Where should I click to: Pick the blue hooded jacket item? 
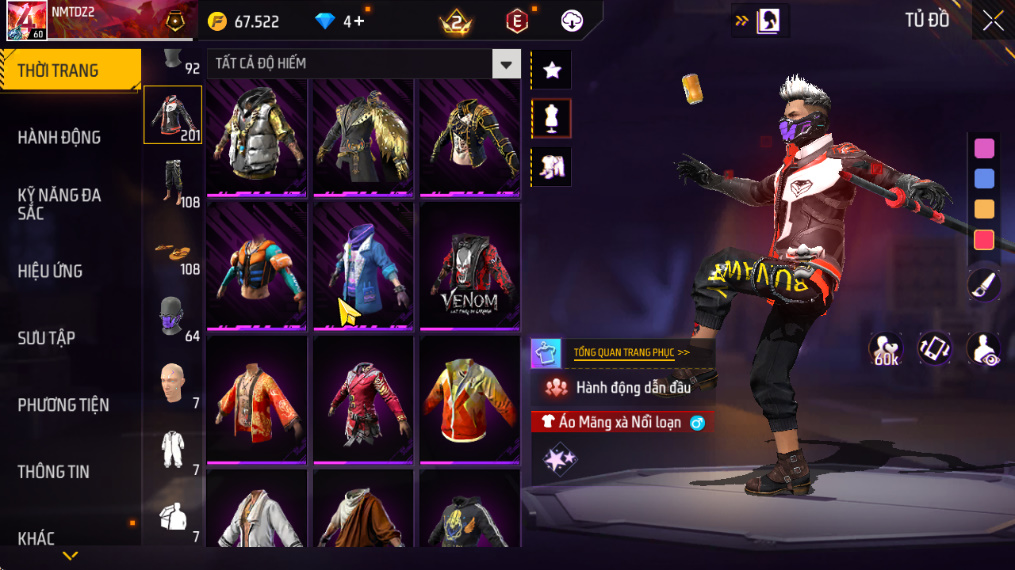point(363,268)
